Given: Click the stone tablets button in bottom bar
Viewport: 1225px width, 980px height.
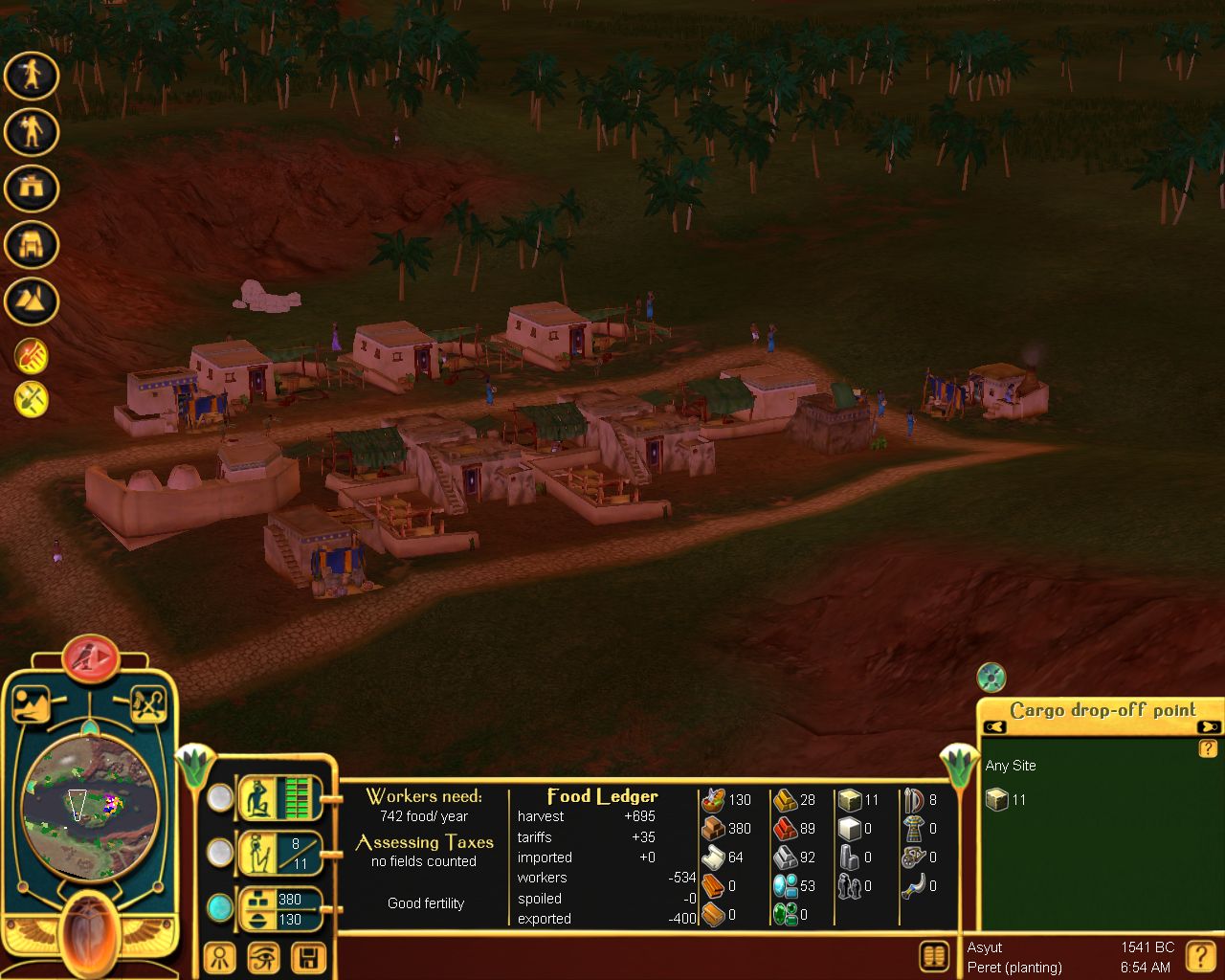Looking at the screenshot, I should [x=934, y=956].
